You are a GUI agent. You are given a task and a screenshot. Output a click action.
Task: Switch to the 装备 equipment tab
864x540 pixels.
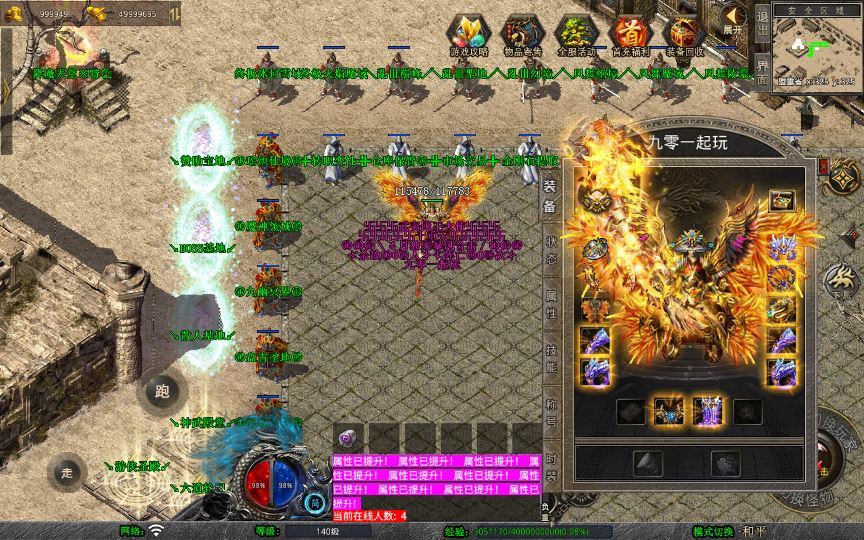[x=550, y=196]
